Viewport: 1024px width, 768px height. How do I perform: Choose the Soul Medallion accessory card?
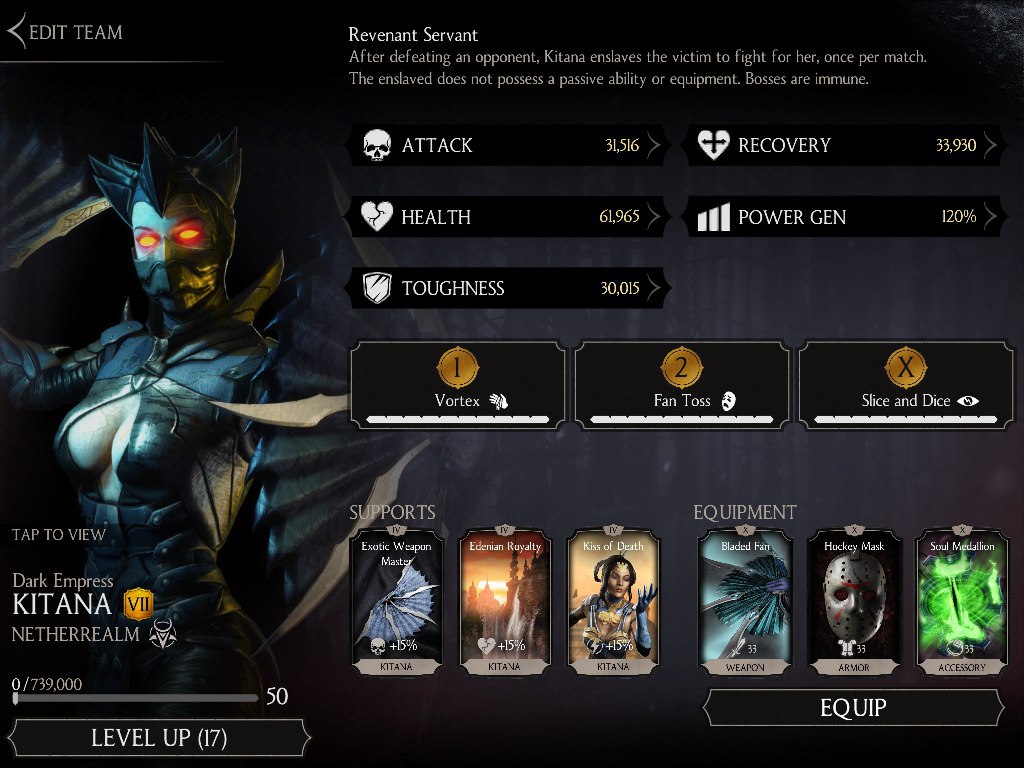tap(962, 600)
